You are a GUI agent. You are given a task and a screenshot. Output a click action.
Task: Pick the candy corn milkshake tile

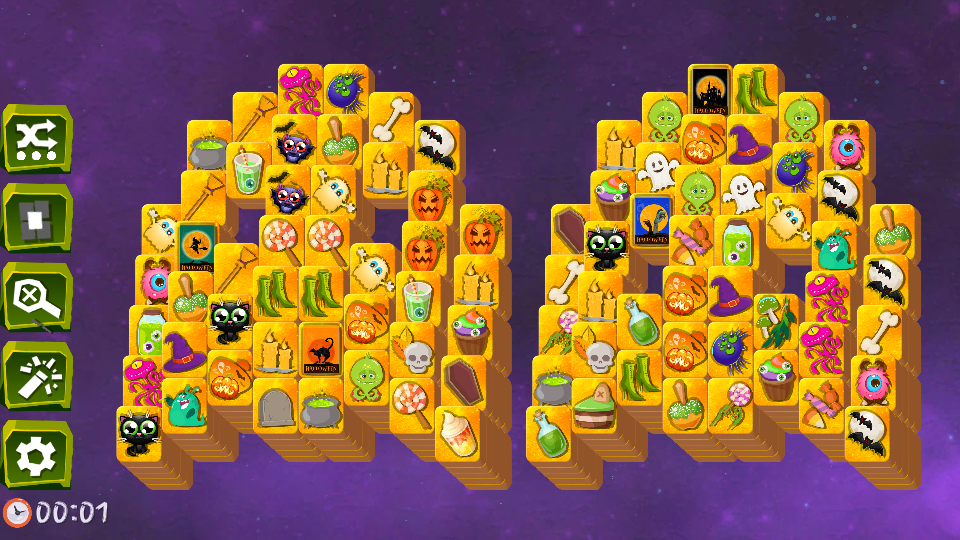point(456,433)
